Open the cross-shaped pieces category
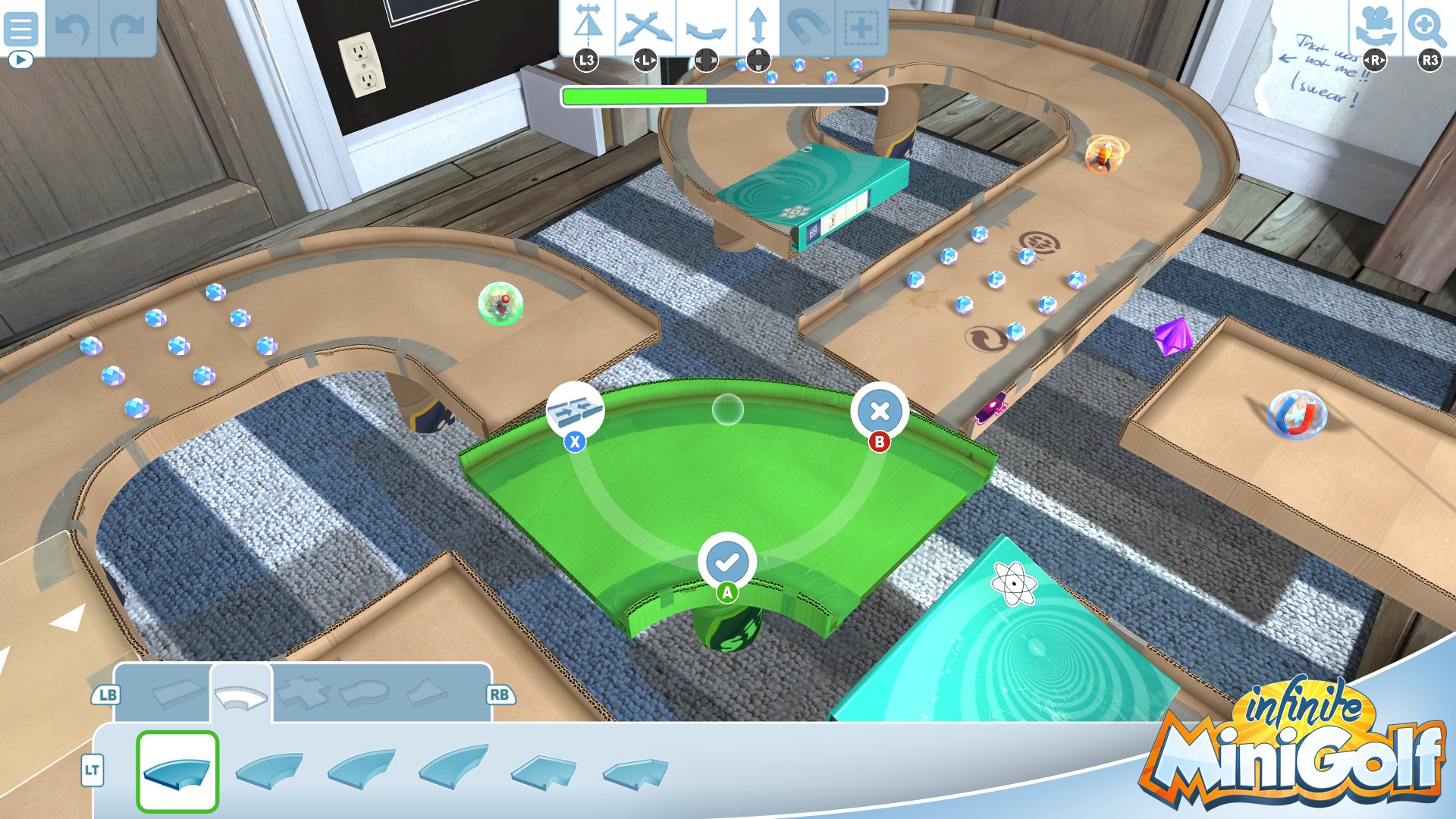This screenshot has height=819, width=1456. (303, 692)
